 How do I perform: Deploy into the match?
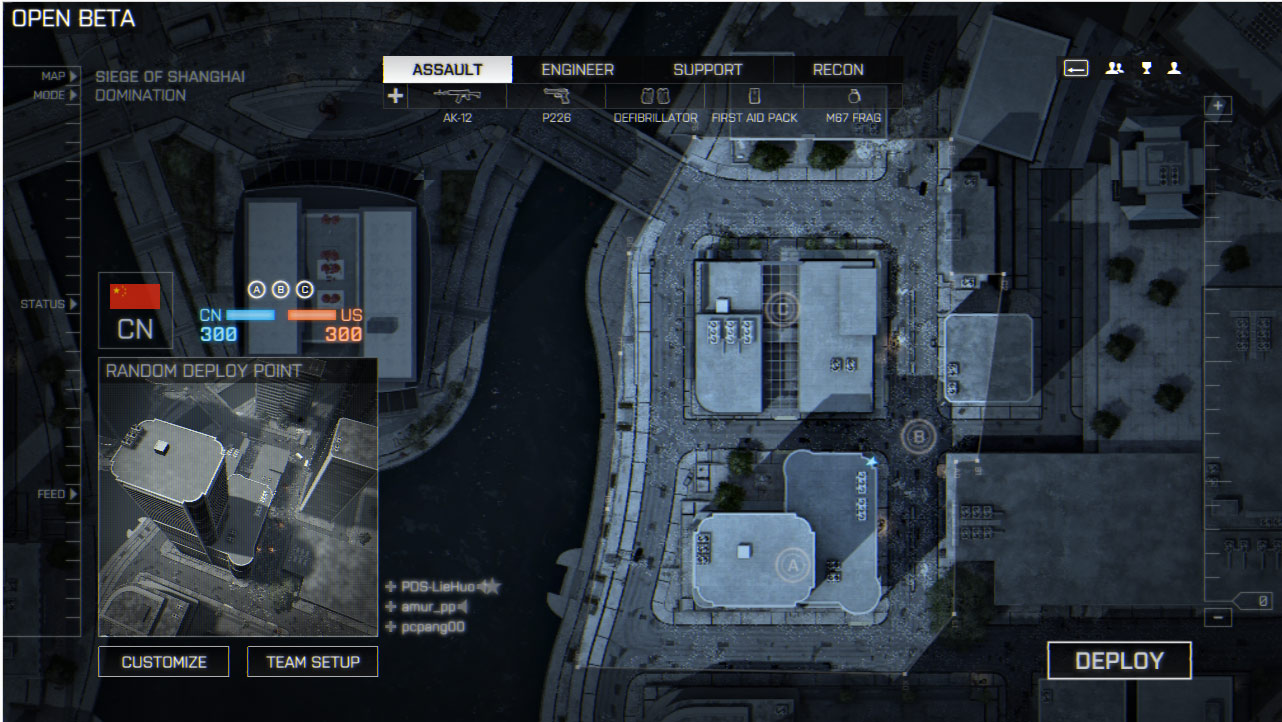pos(1119,661)
